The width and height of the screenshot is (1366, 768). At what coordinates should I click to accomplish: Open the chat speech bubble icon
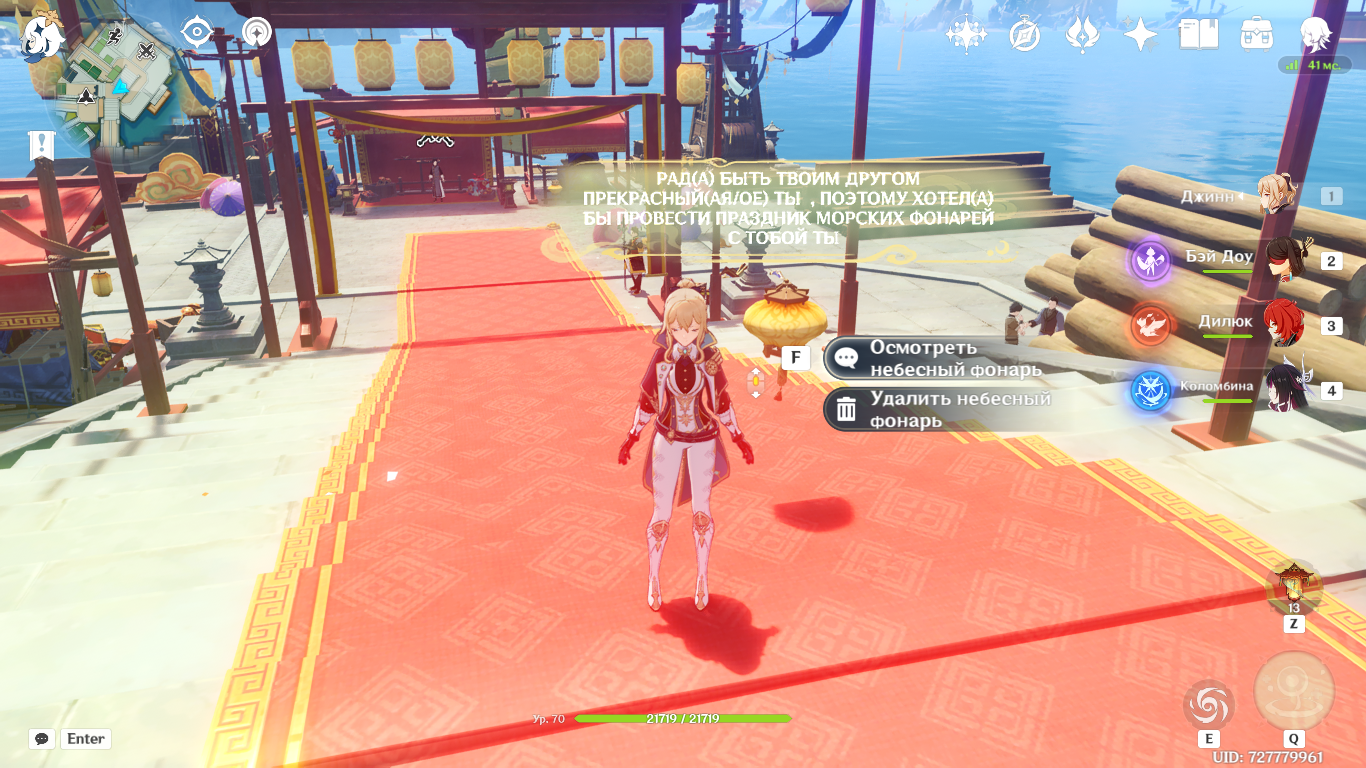42,739
